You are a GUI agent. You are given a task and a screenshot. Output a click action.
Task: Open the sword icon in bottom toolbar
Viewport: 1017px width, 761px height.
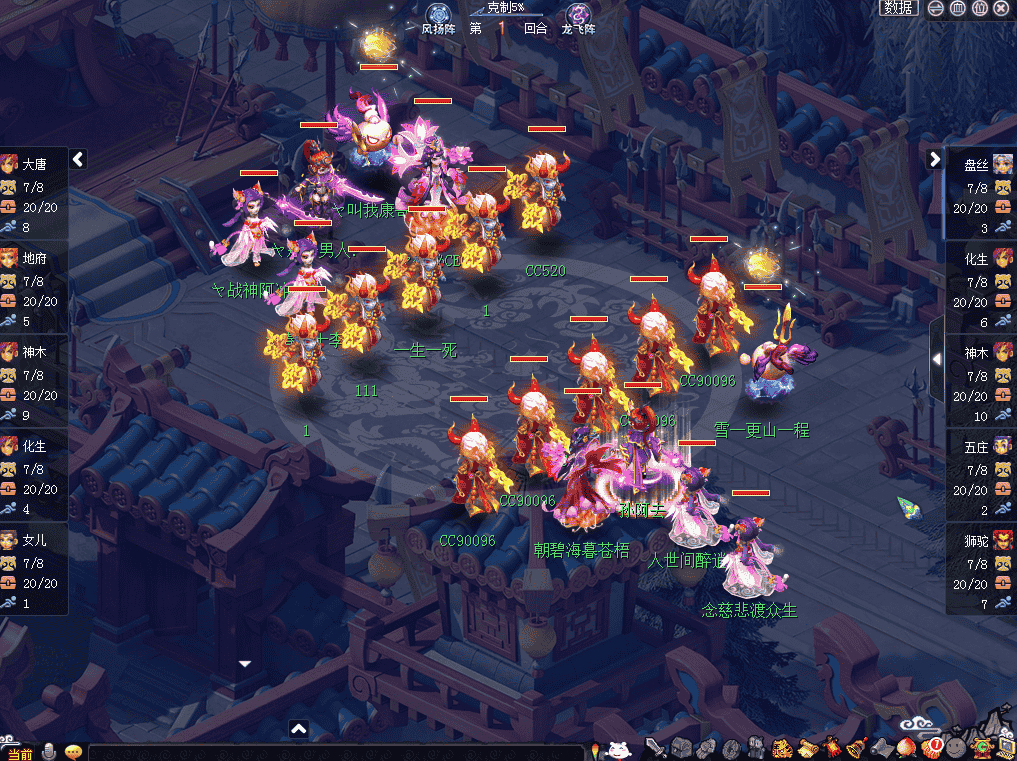pyautogui.click(x=655, y=748)
